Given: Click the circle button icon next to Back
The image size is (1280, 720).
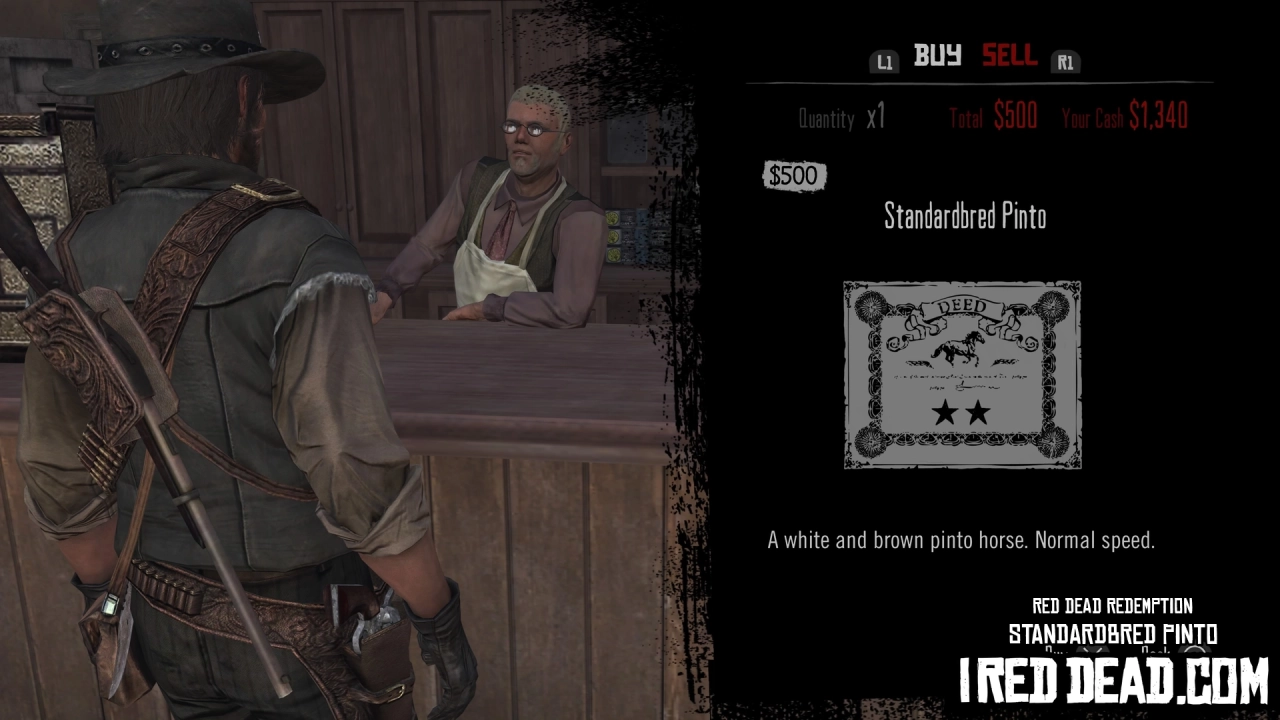Looking at the screenshot, I should (1195, 650).
